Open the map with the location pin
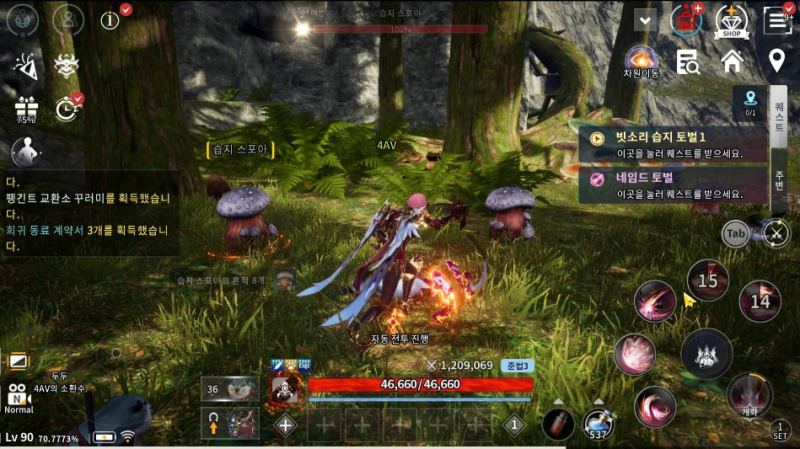This screenshot has height=449, width=800. click(776, 61)
